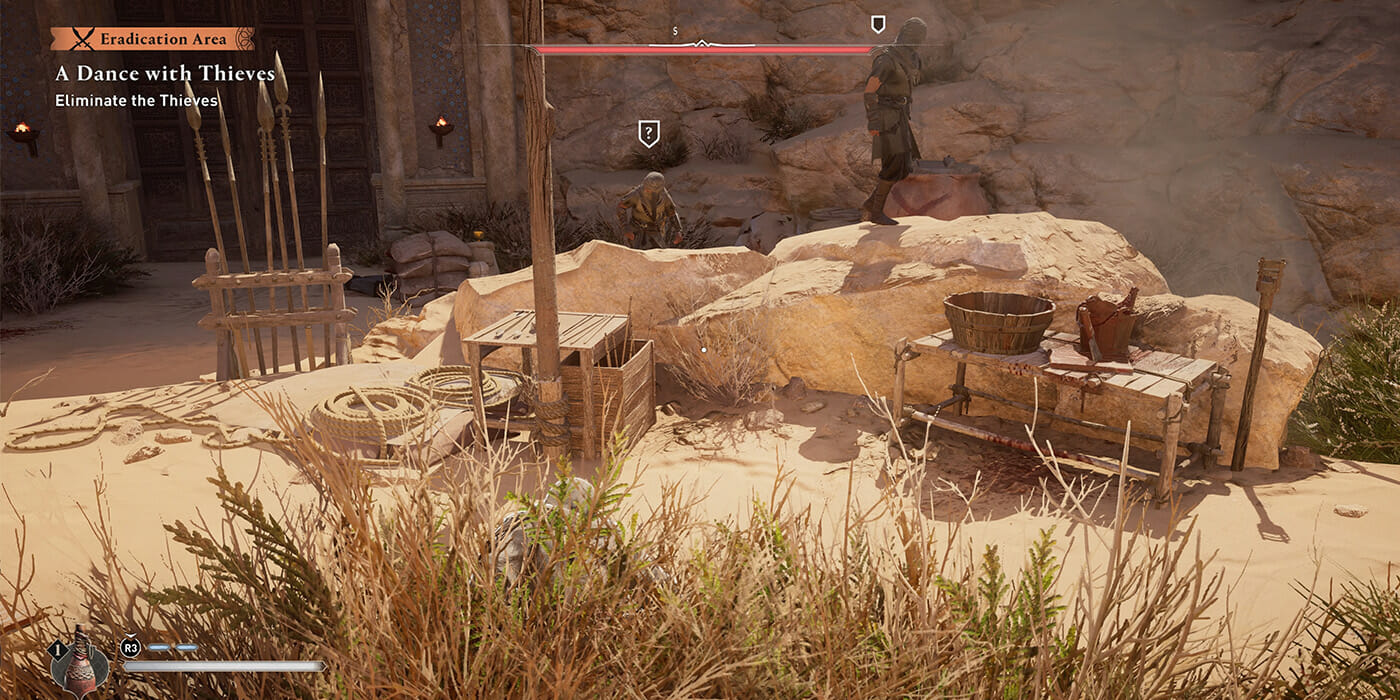Open the A Dance with Thieves quest tracker
1400x700 pixels.
click(165, 74)
